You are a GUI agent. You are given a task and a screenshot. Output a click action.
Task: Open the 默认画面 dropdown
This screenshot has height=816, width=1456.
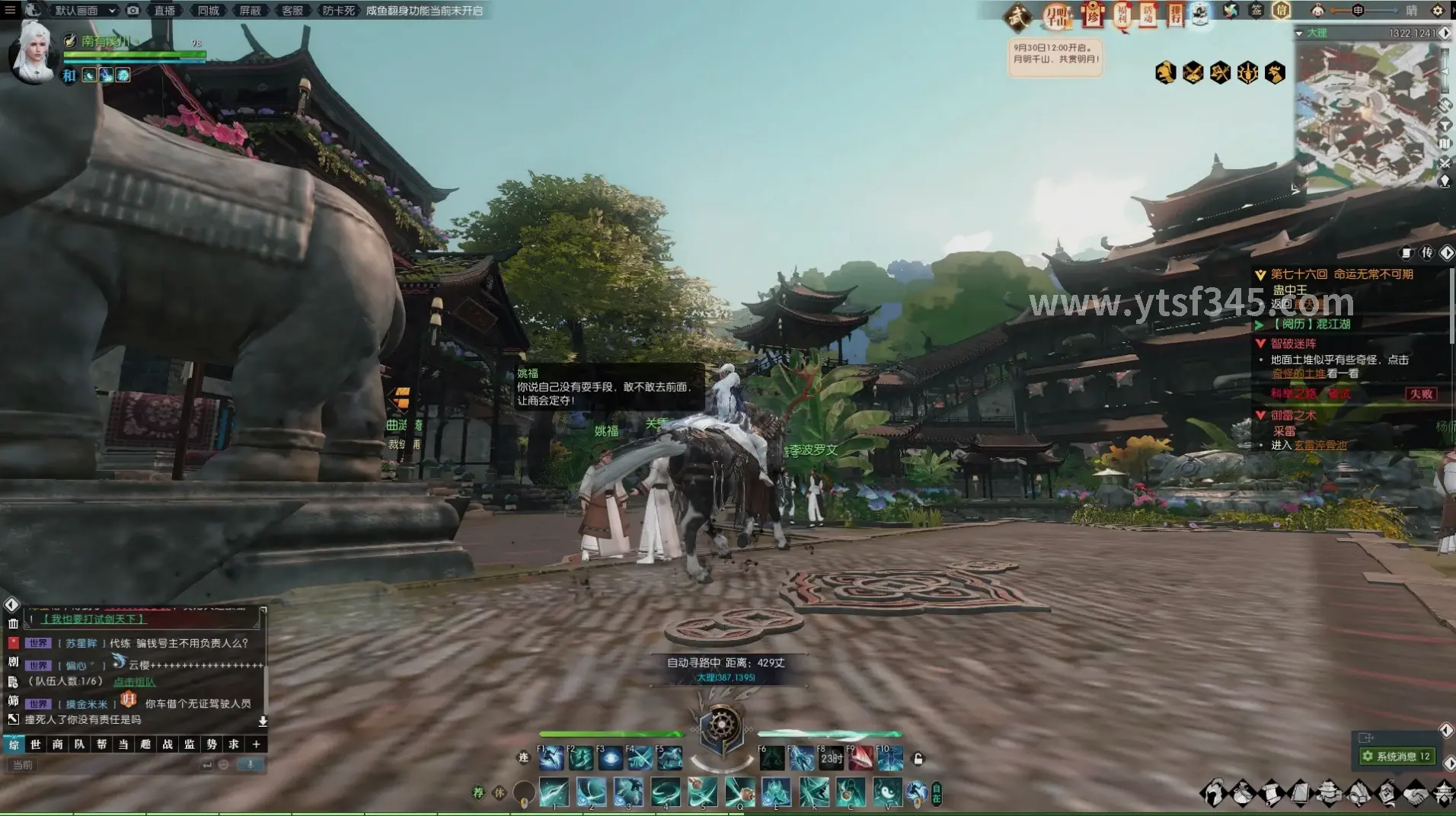coord(78,11)
